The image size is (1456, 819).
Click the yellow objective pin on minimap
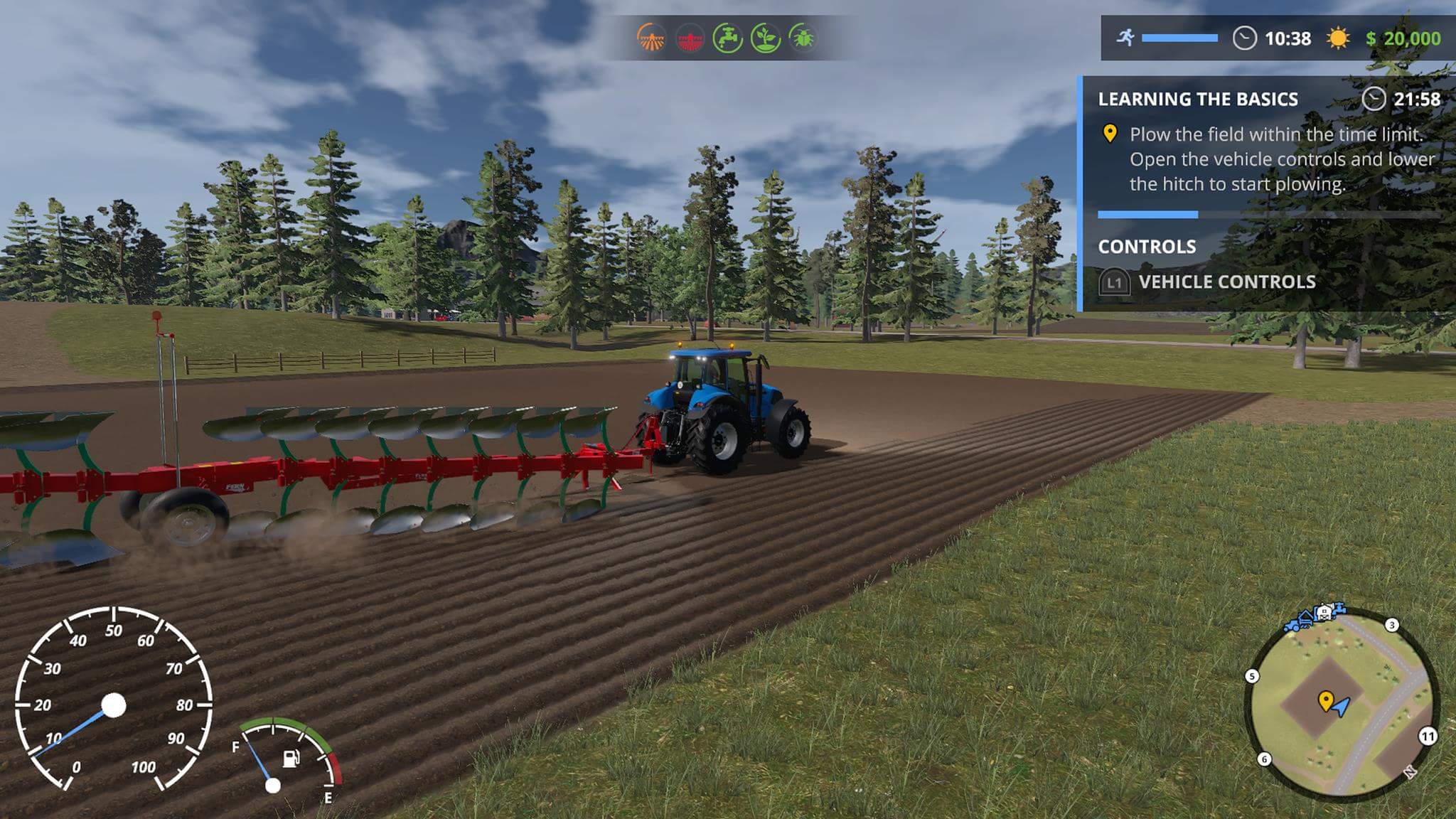click(x=1325, y=700)
